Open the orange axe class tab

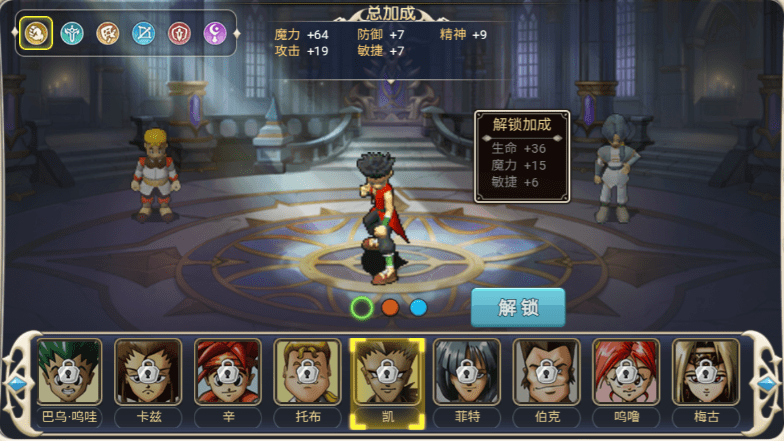pyautogui.click(x=108, y=34)
